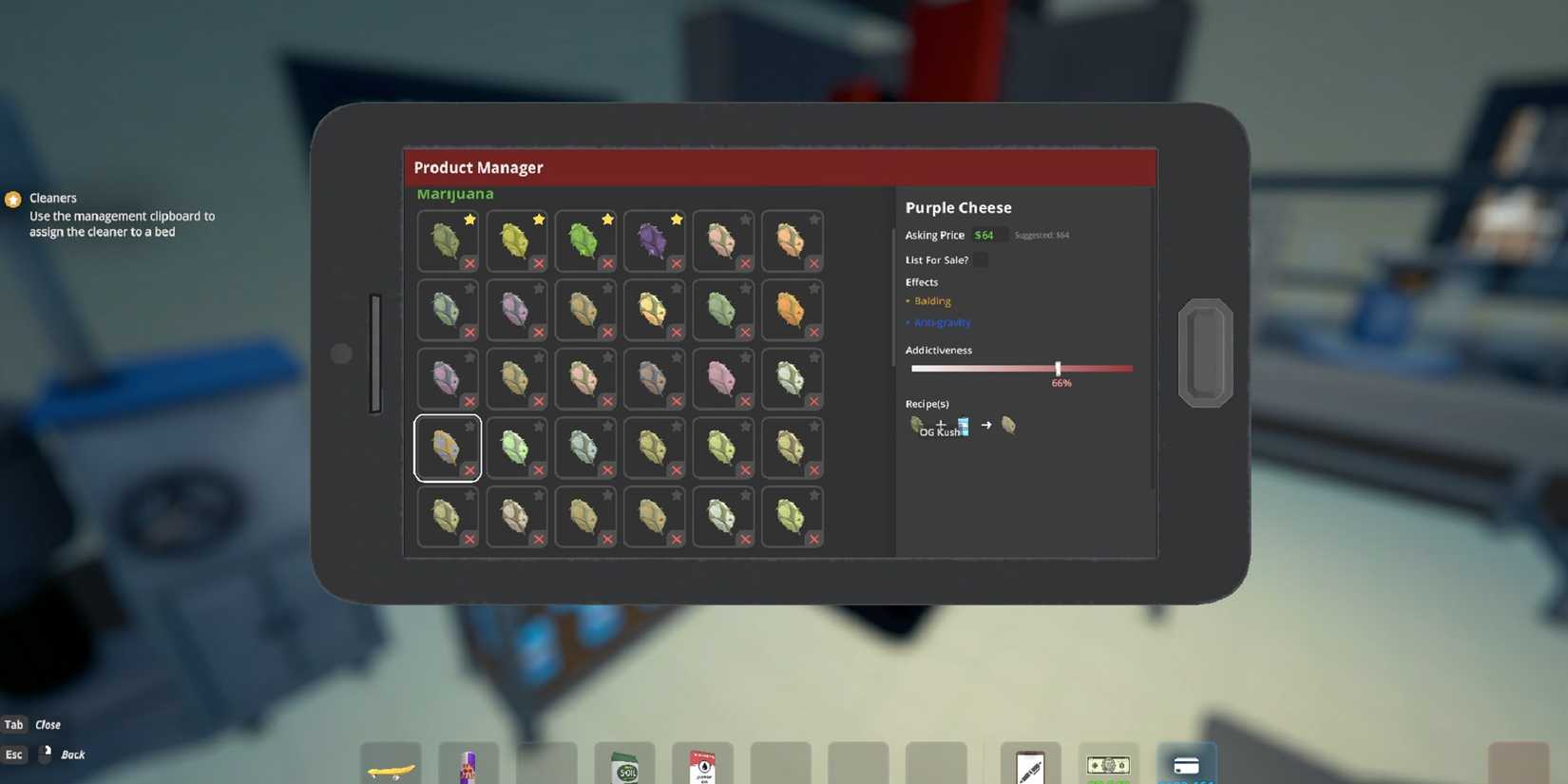
Task: Select the phone icon in the hotbar
Action: 1029,763
